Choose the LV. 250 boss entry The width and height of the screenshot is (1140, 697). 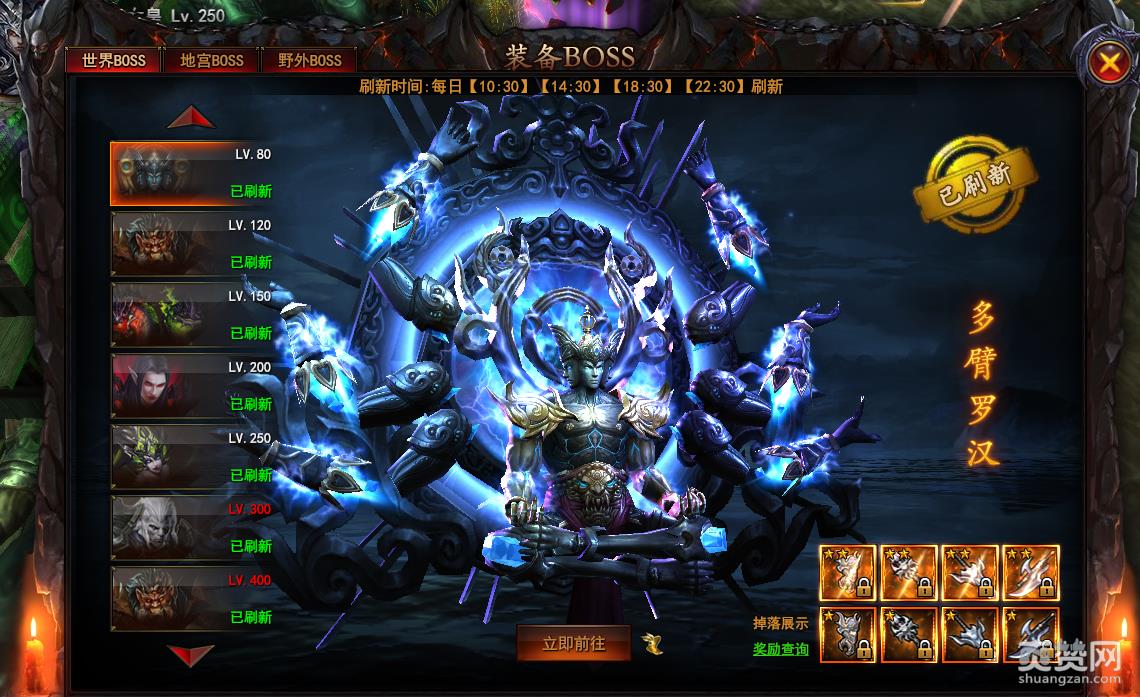(191, 457)
